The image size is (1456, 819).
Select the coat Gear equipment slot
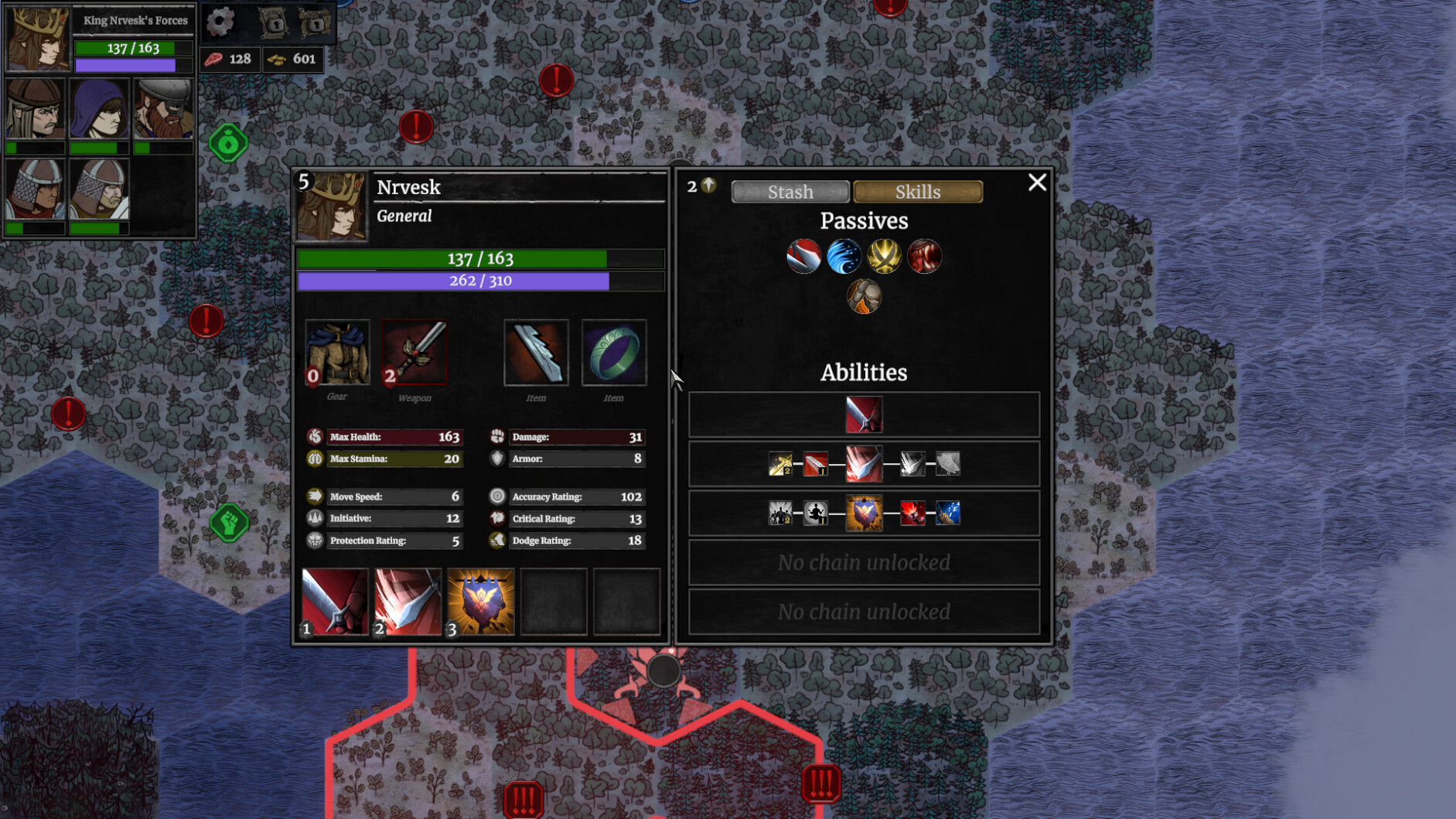337,353
